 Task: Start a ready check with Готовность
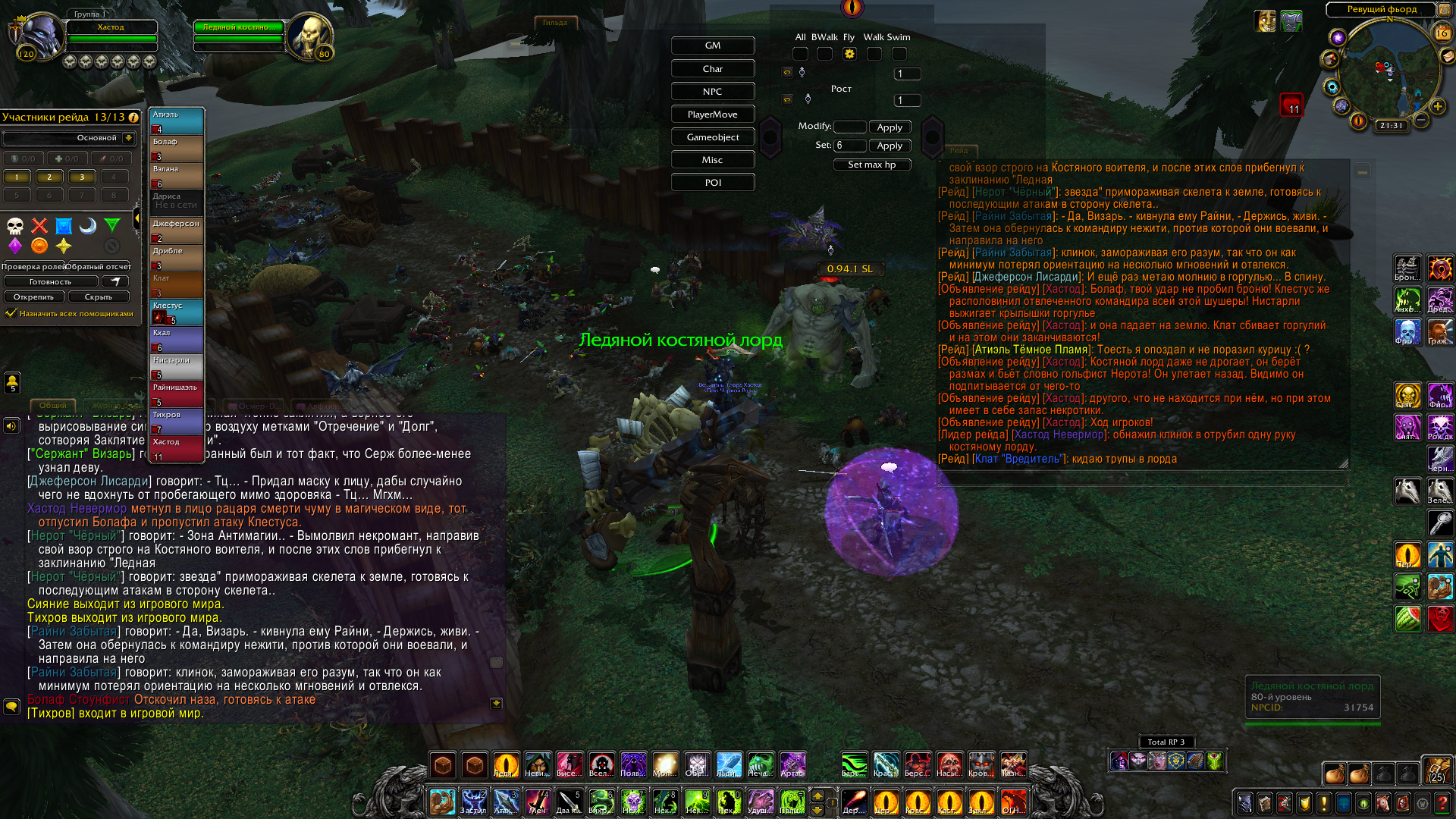(x=51, y=282)
